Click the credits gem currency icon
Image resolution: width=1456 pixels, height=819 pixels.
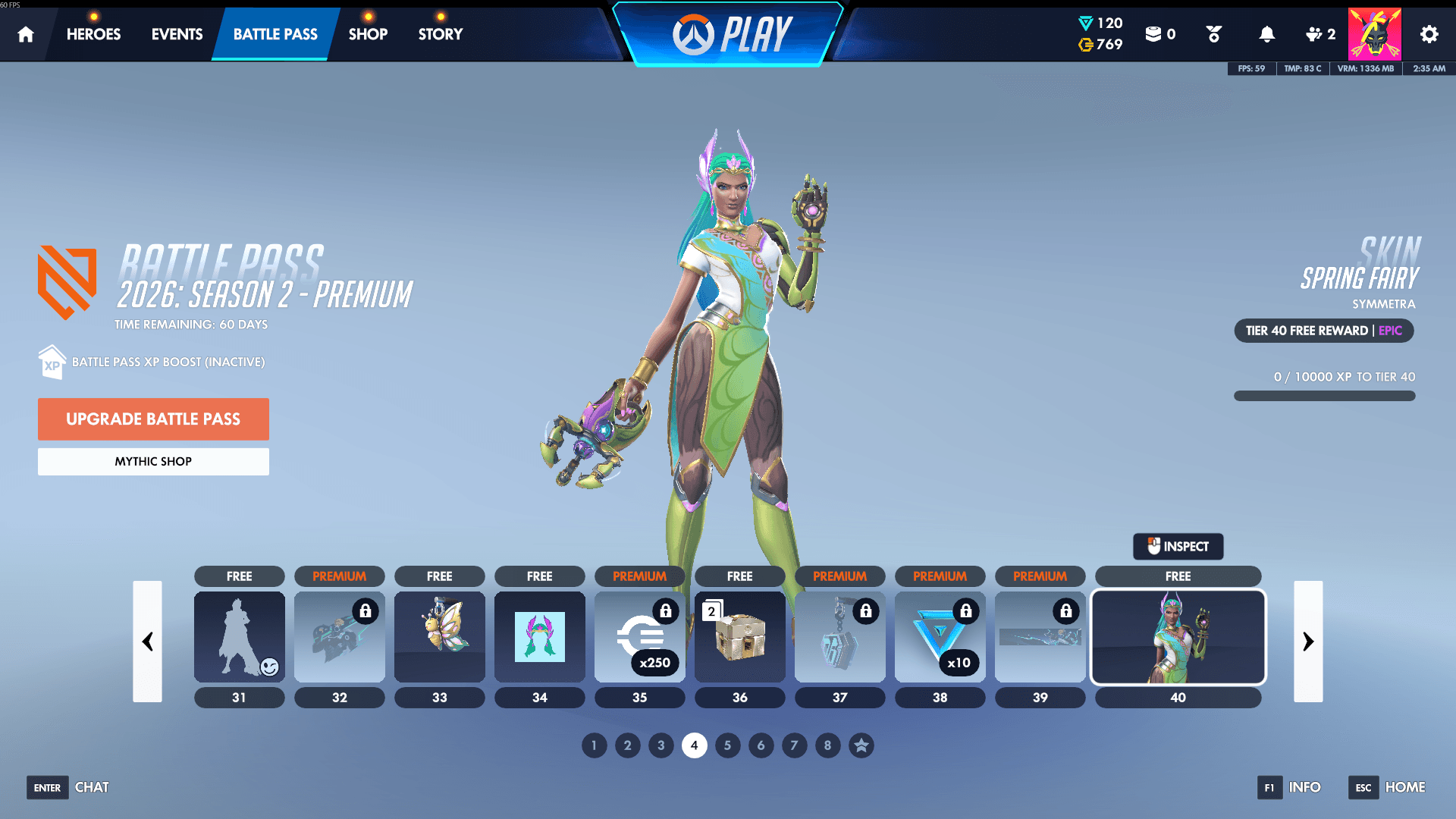point(1084,23)
